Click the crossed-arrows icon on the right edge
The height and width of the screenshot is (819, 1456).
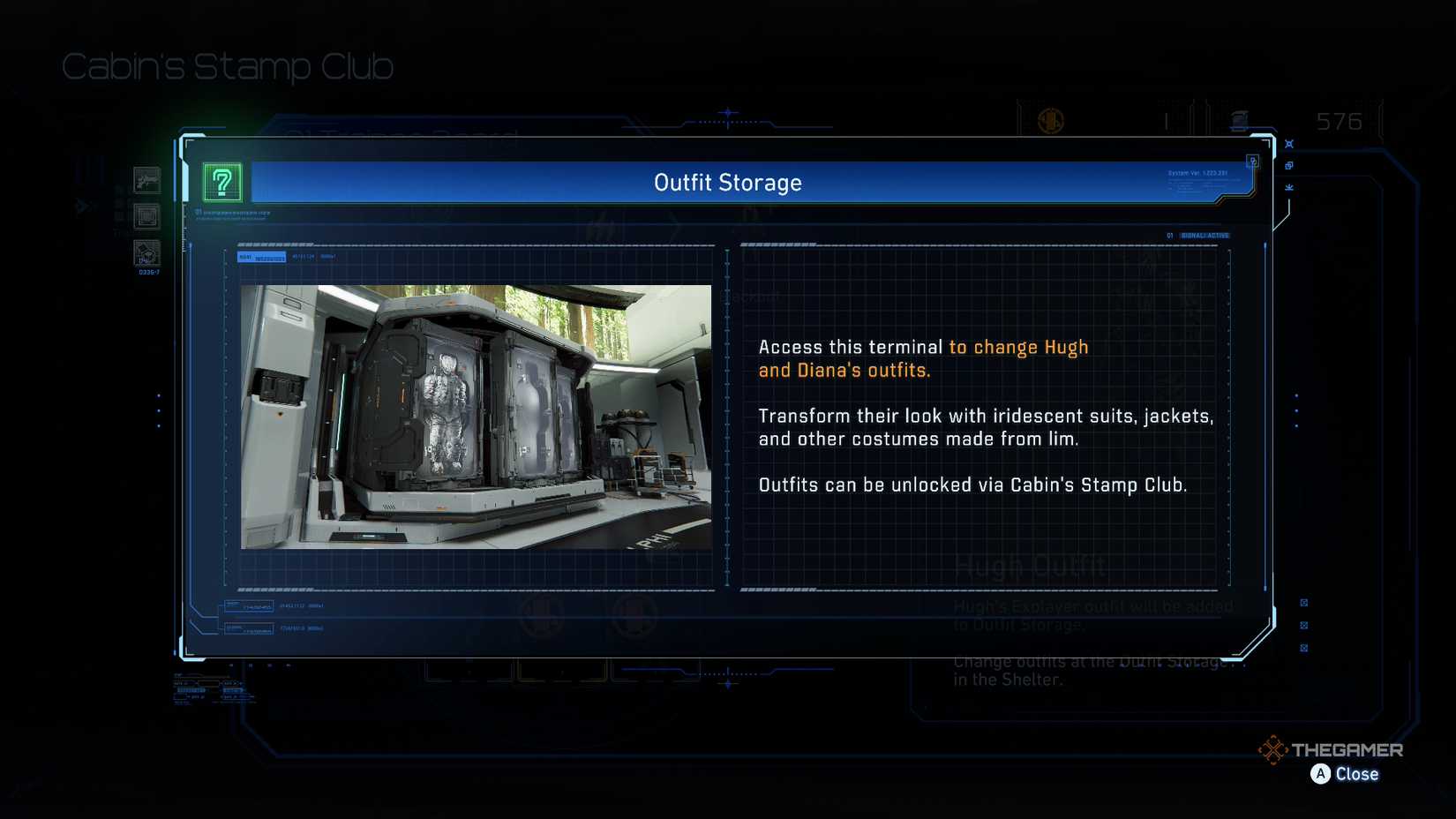1289,143
